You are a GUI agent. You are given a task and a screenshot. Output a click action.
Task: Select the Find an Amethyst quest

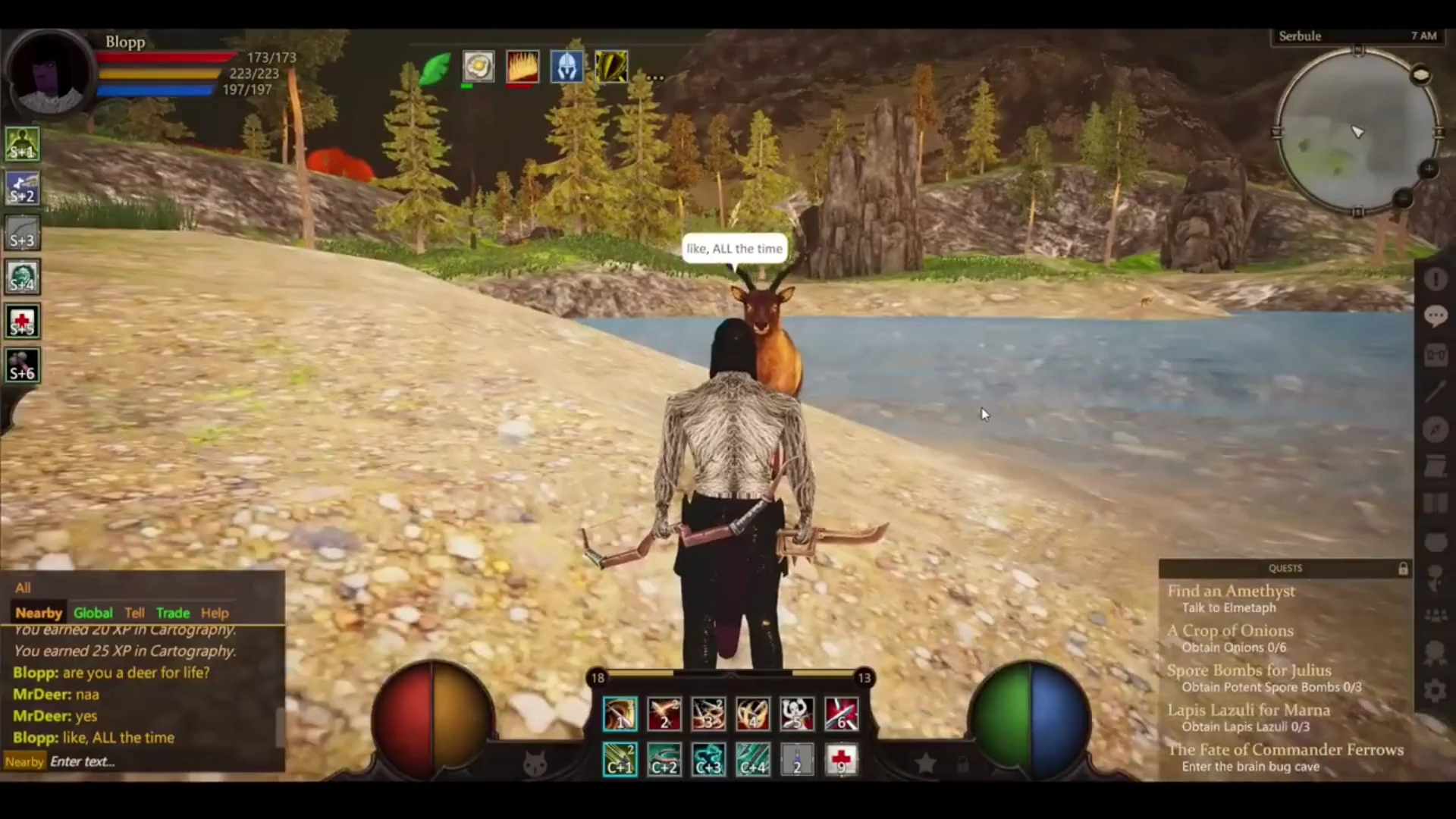click(x=1231, y=591)
